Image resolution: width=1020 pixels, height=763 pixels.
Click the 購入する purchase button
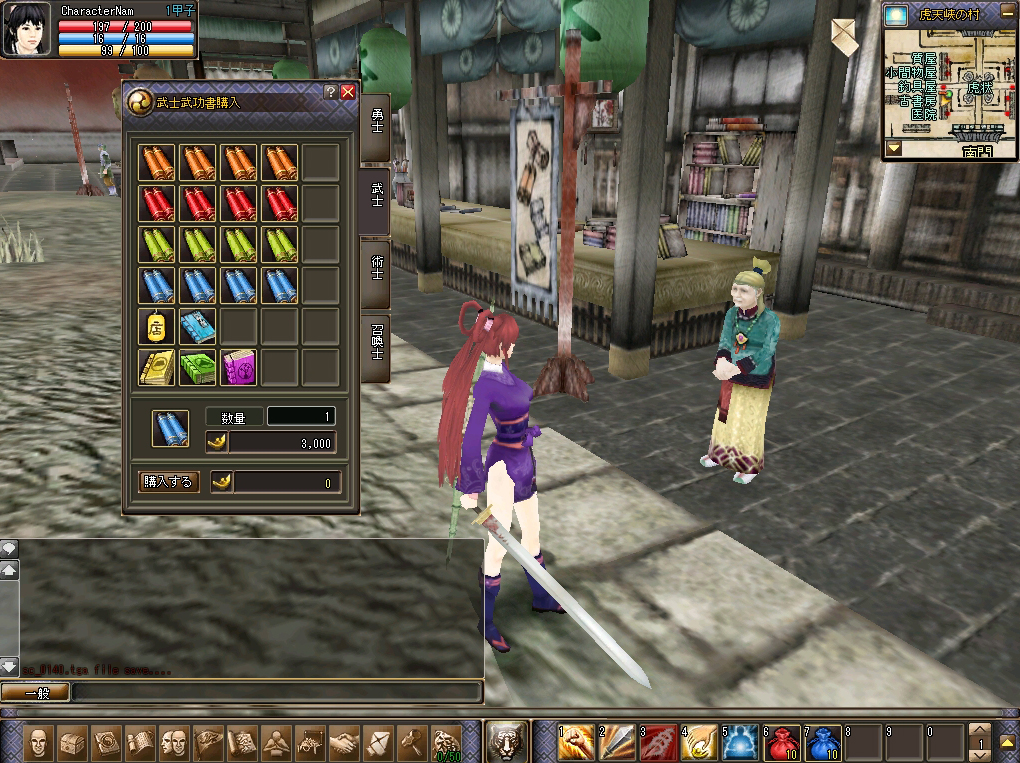(x=168, y=482)
